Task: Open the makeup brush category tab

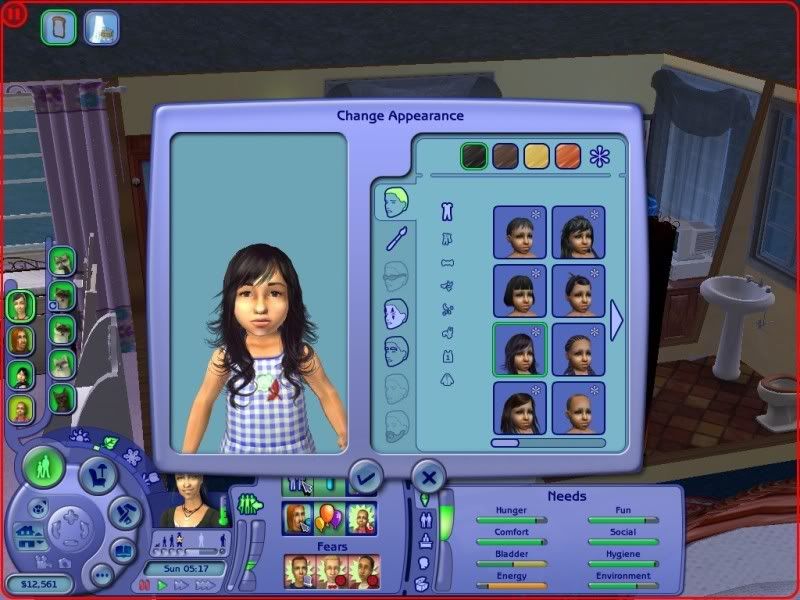Action: point(396,238)
